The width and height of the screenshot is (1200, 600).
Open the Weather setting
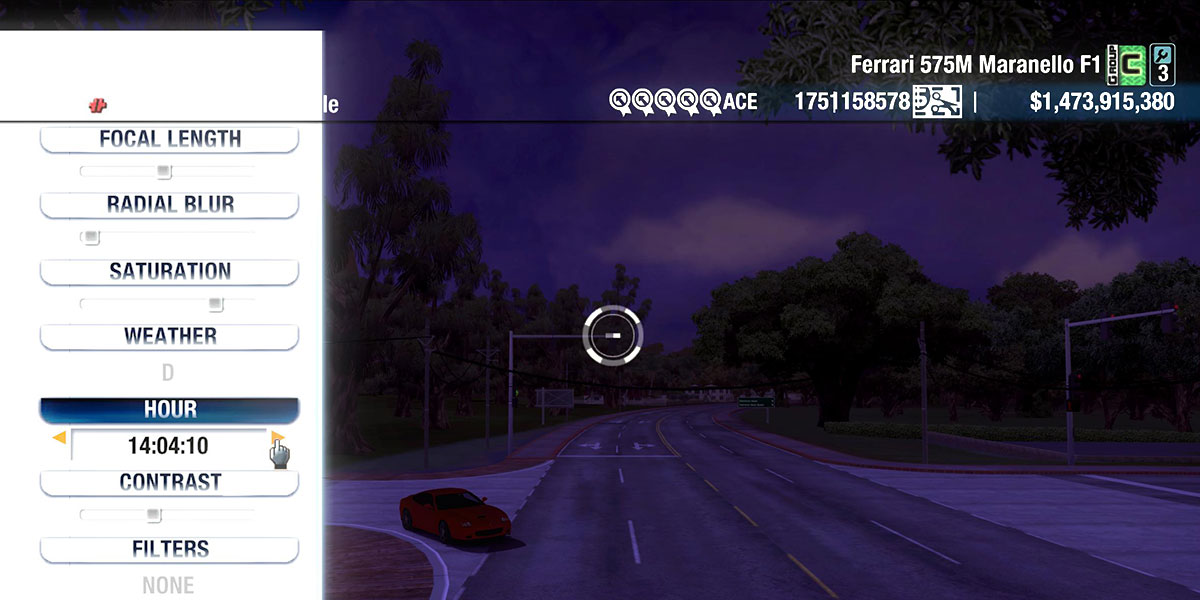click(169, 336)
